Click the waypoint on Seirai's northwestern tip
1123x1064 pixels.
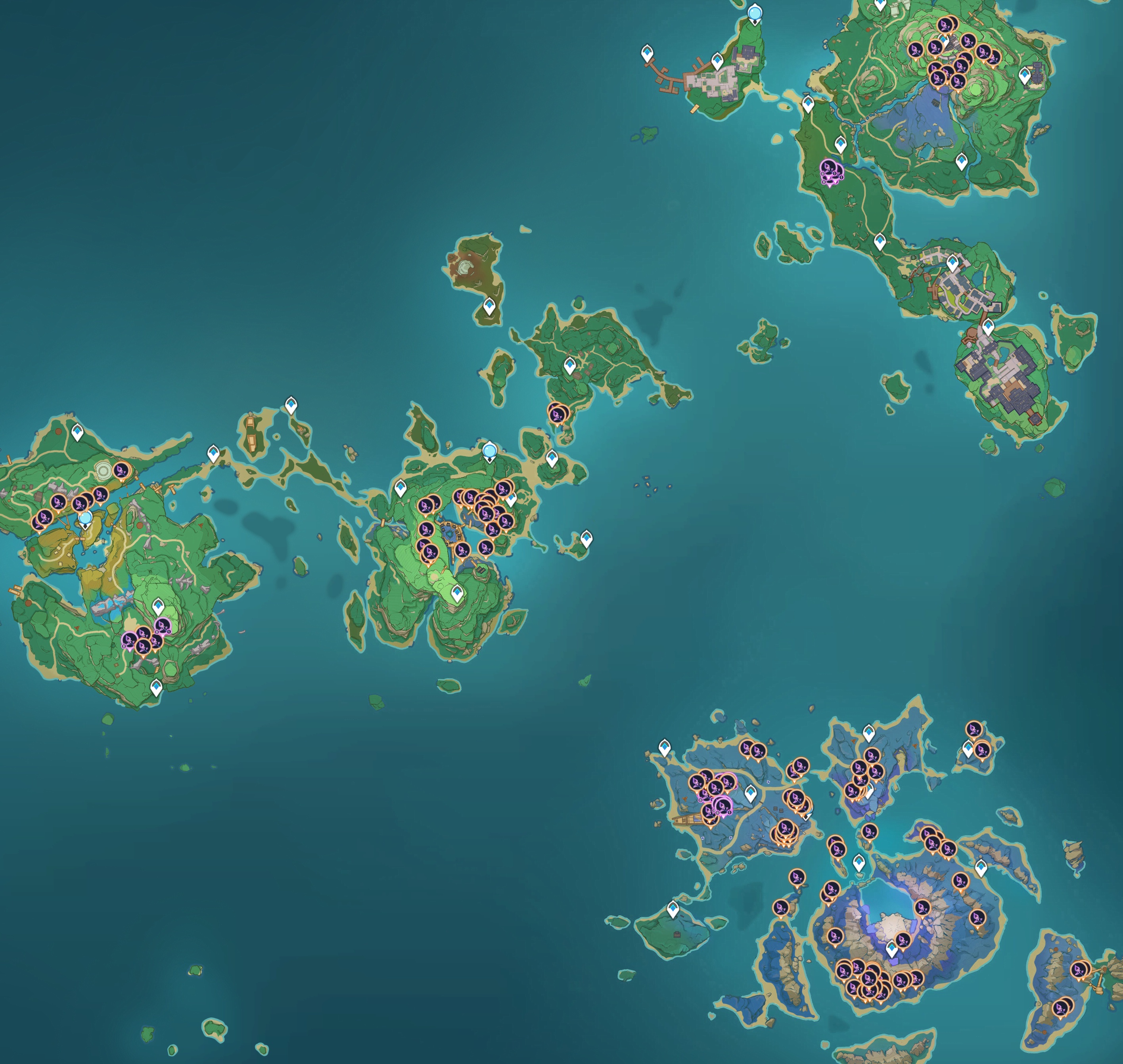(x=665, y=747)
